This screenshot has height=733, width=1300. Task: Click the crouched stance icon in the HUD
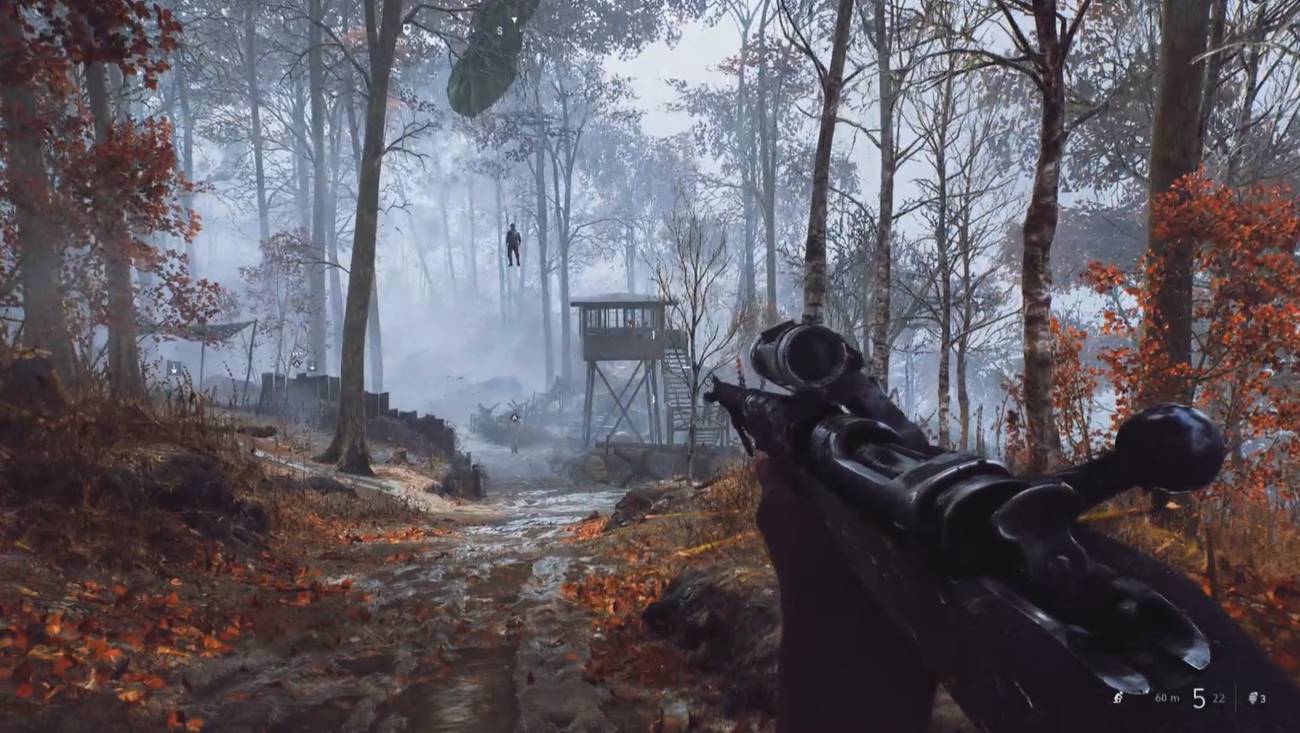tap(1118, 698)
